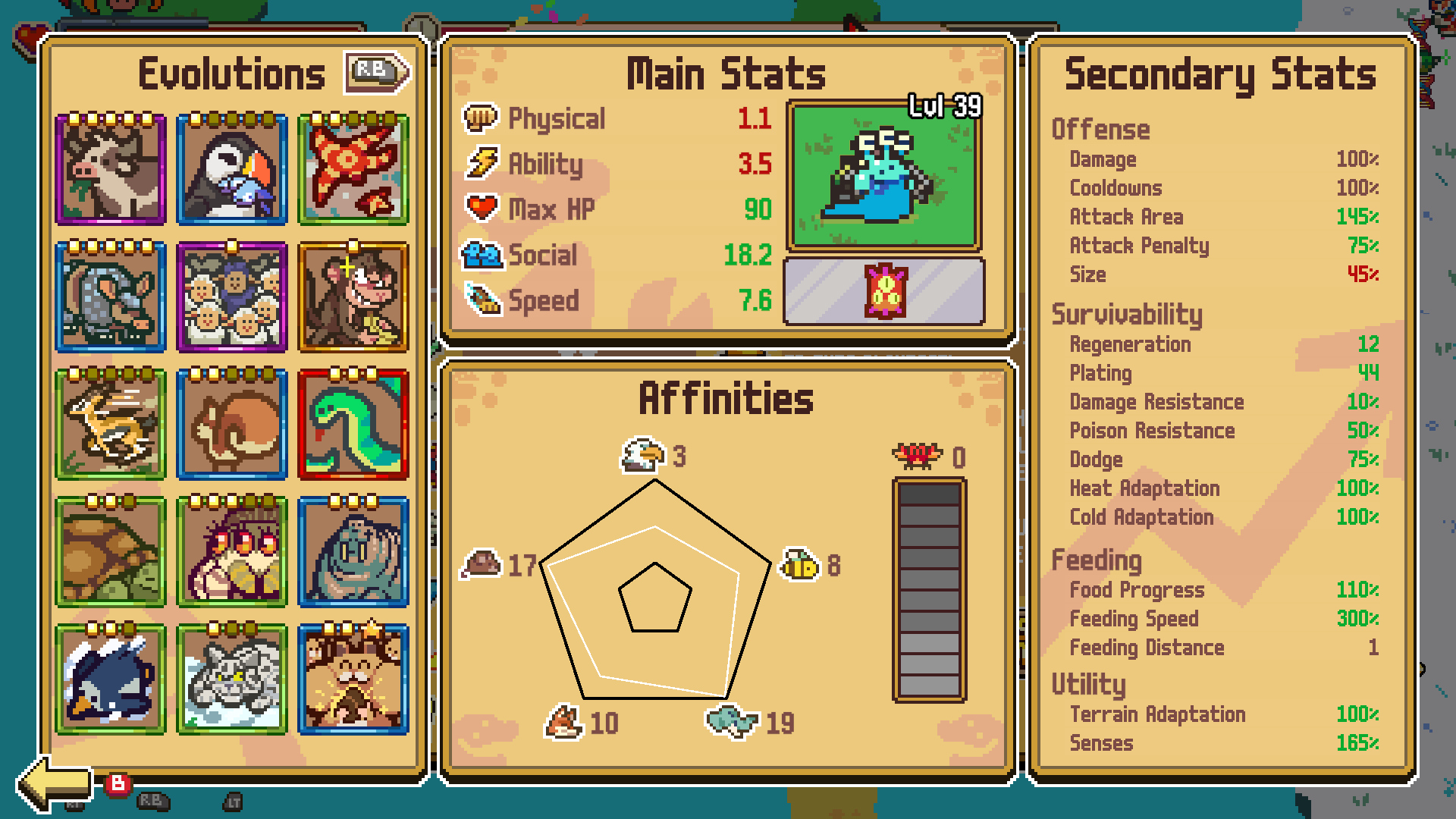Choose the puffin evolution tile
1456x819 pixels.
point(232,171)
